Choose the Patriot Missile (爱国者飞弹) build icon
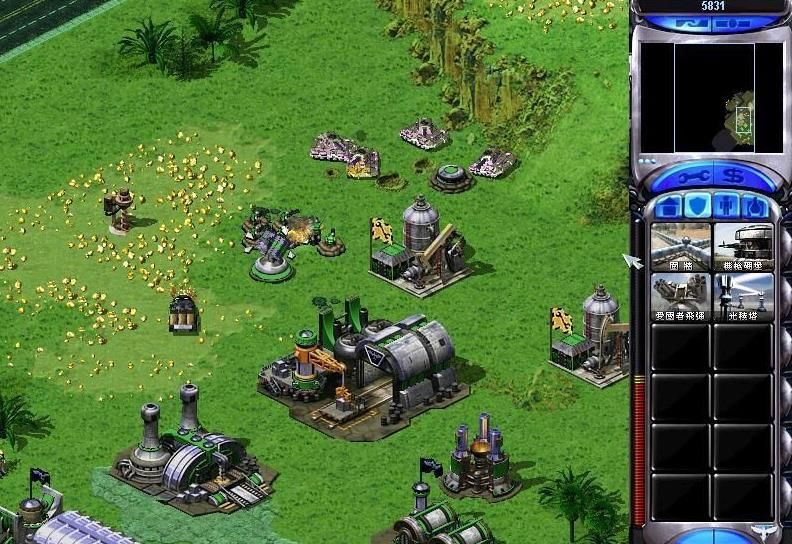This screenshot has width=792, height=544. tap(681, 297)
